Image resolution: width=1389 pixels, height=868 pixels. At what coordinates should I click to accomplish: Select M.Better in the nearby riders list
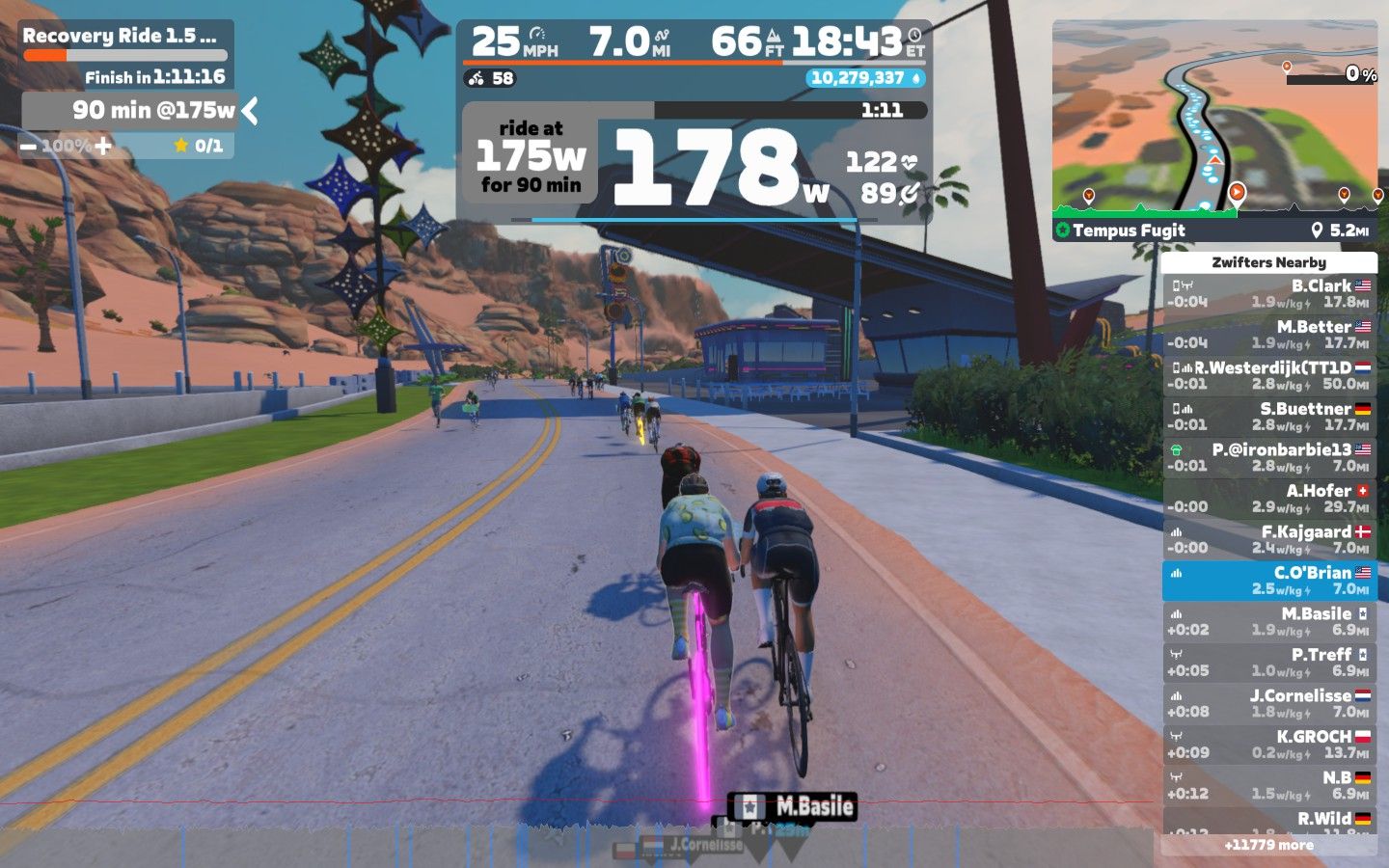tap(1268, 335)
